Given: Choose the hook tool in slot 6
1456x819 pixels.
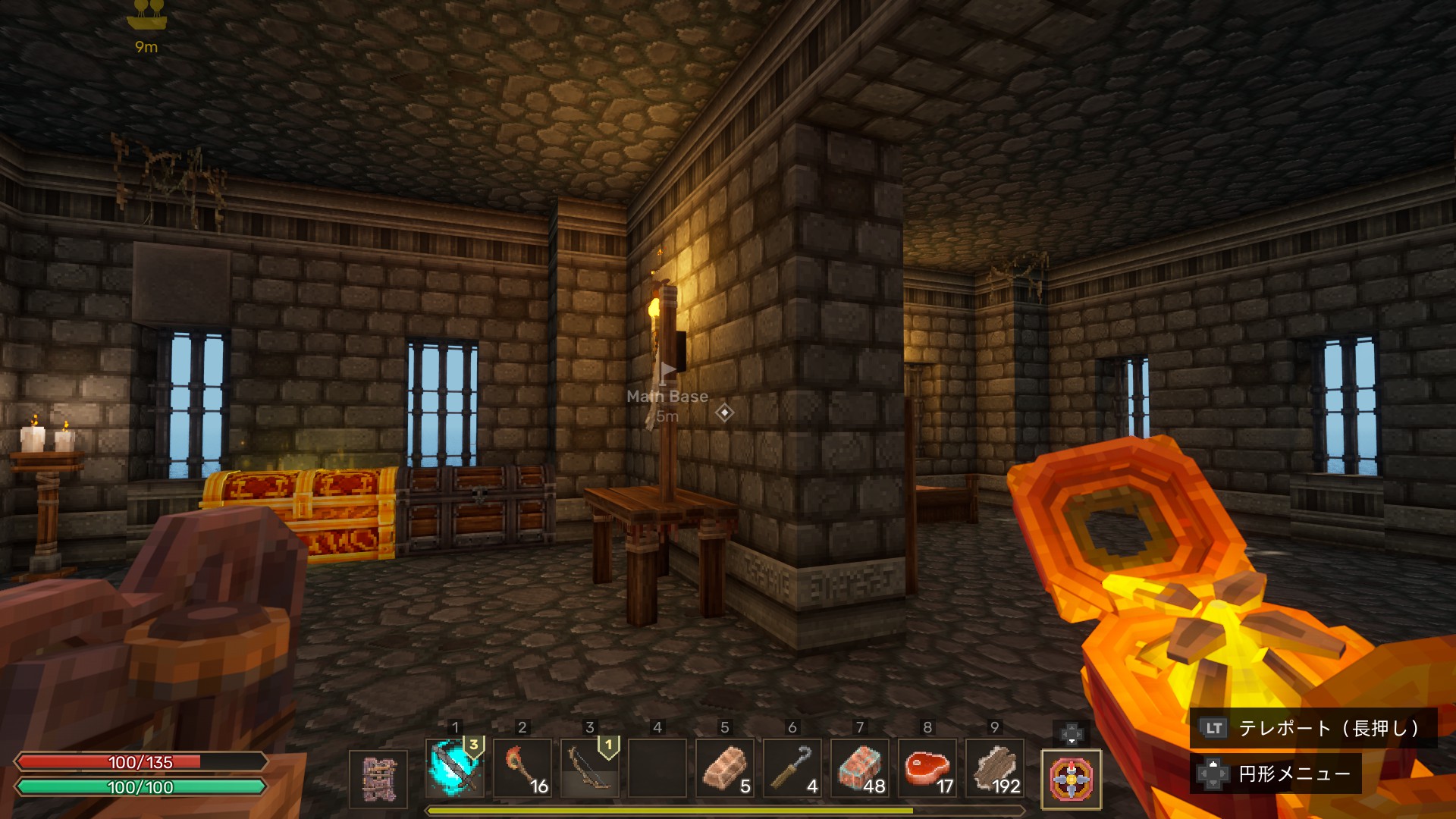Looking at the screenshot, I should coord(792,768).
